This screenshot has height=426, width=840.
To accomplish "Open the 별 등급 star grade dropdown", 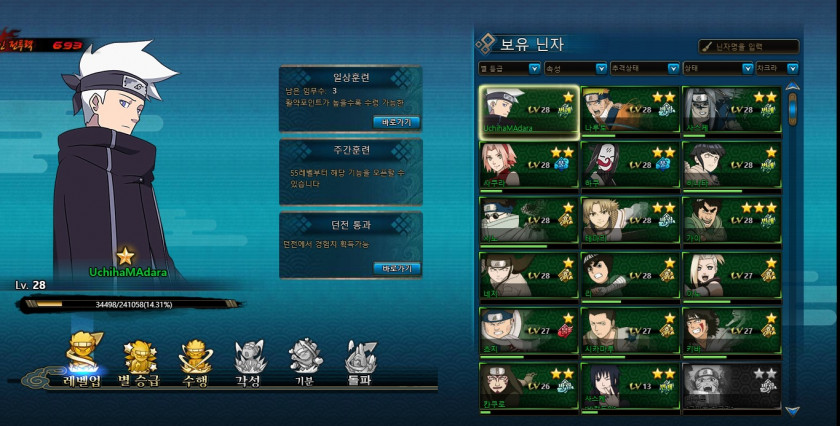I will (507, 69).
